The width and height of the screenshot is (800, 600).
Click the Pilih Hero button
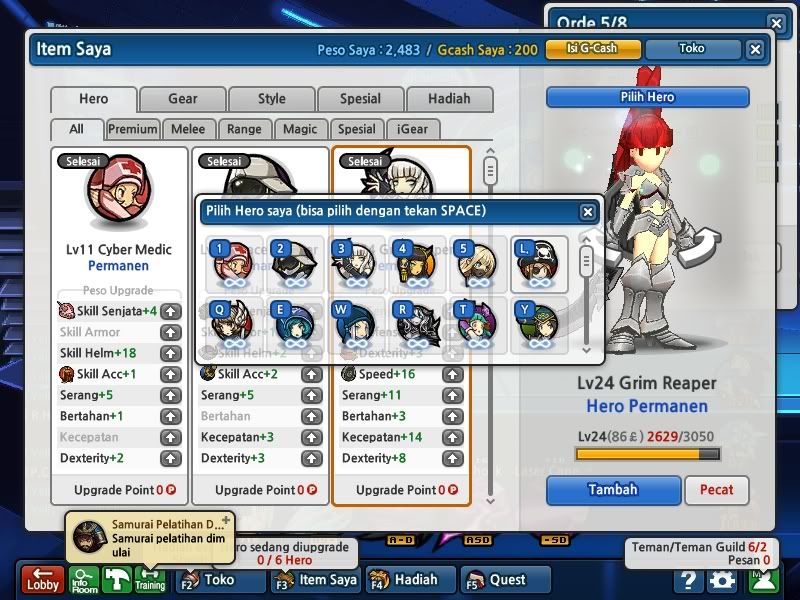(x=647, y=97)
